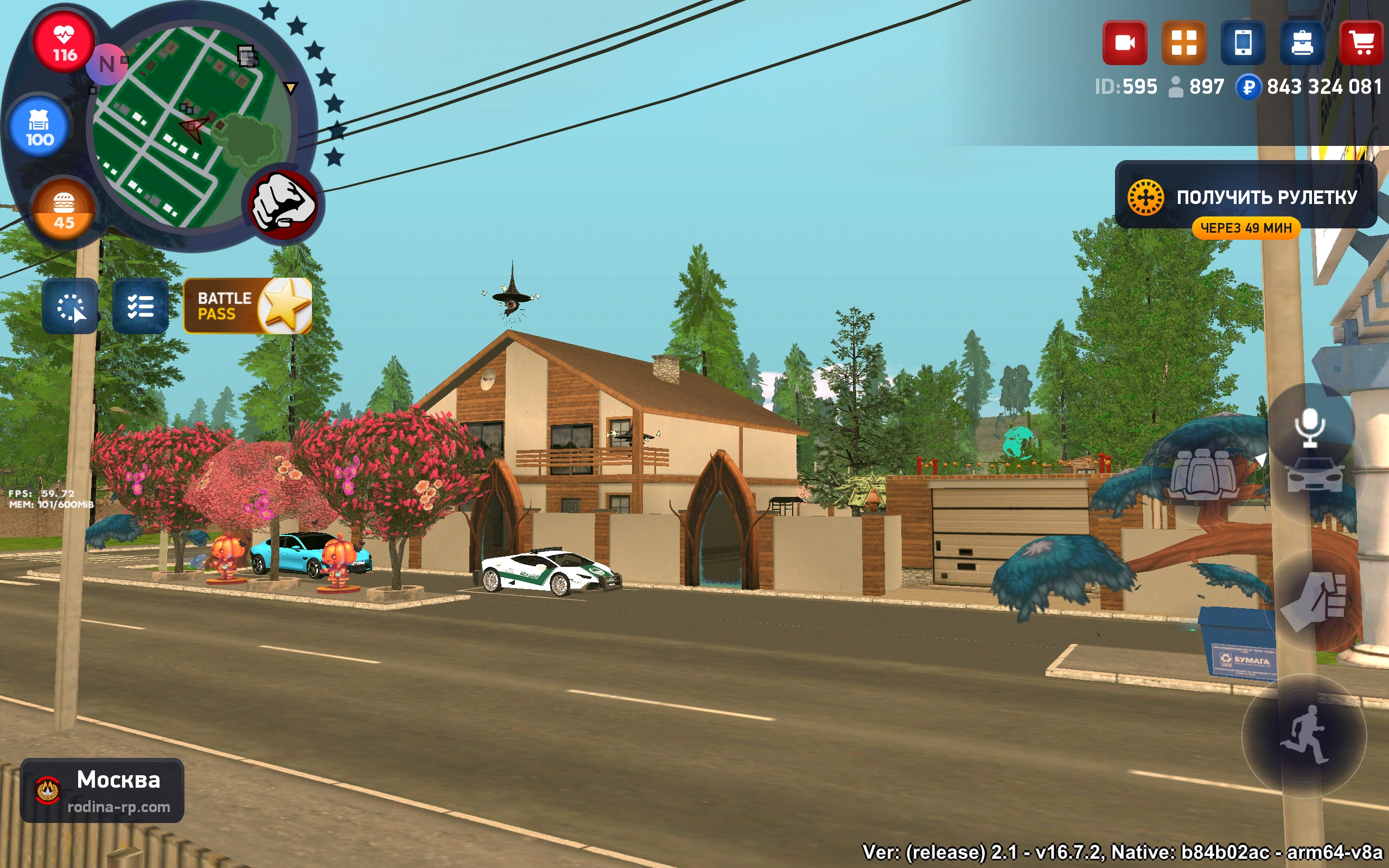This screenshot has height=868, width=1389.
Task: Open the red video camera button
Action: point(1124,43)
